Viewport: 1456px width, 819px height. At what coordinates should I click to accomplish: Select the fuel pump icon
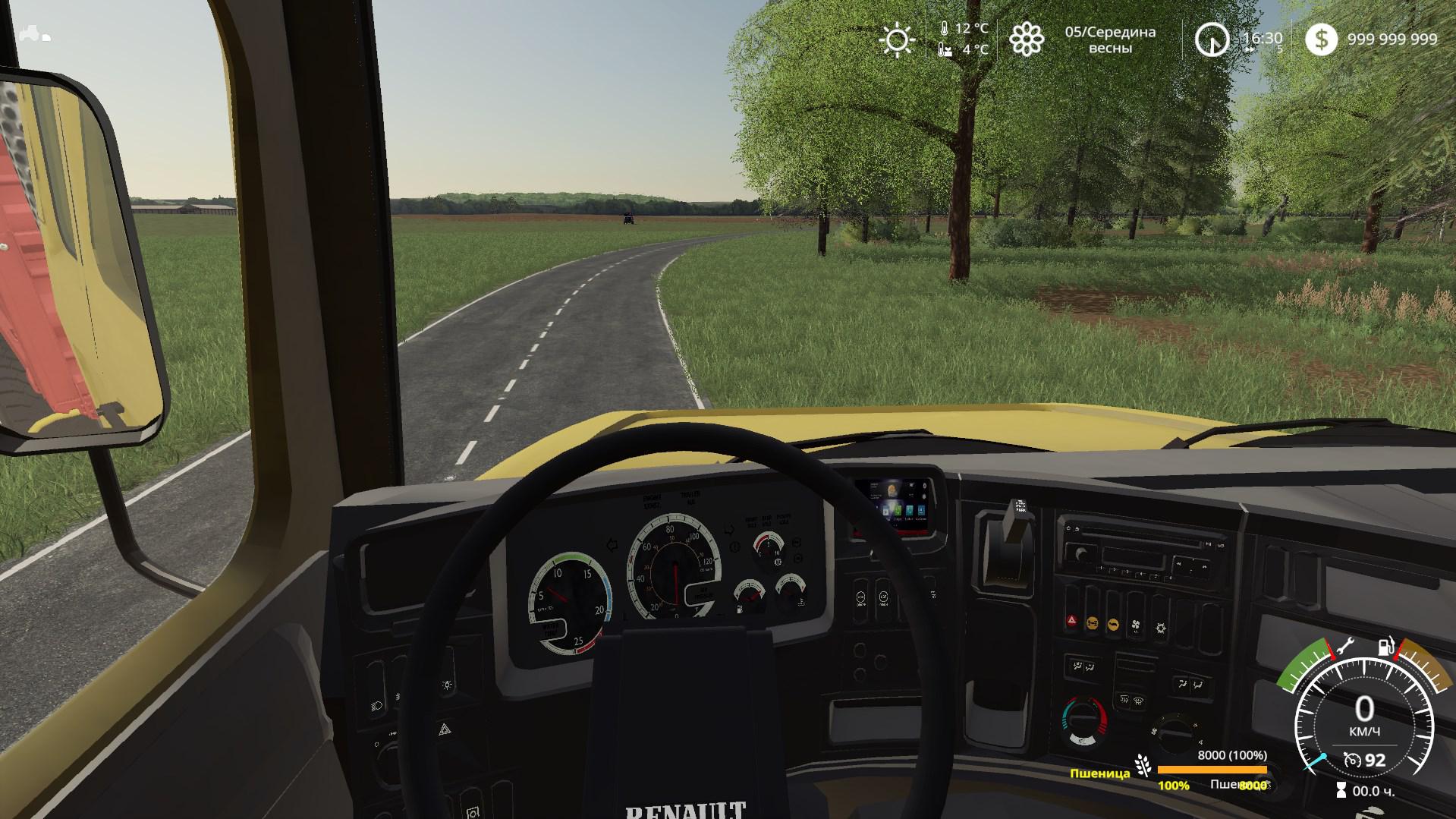pyautogui.click(x=1386, y=647)
